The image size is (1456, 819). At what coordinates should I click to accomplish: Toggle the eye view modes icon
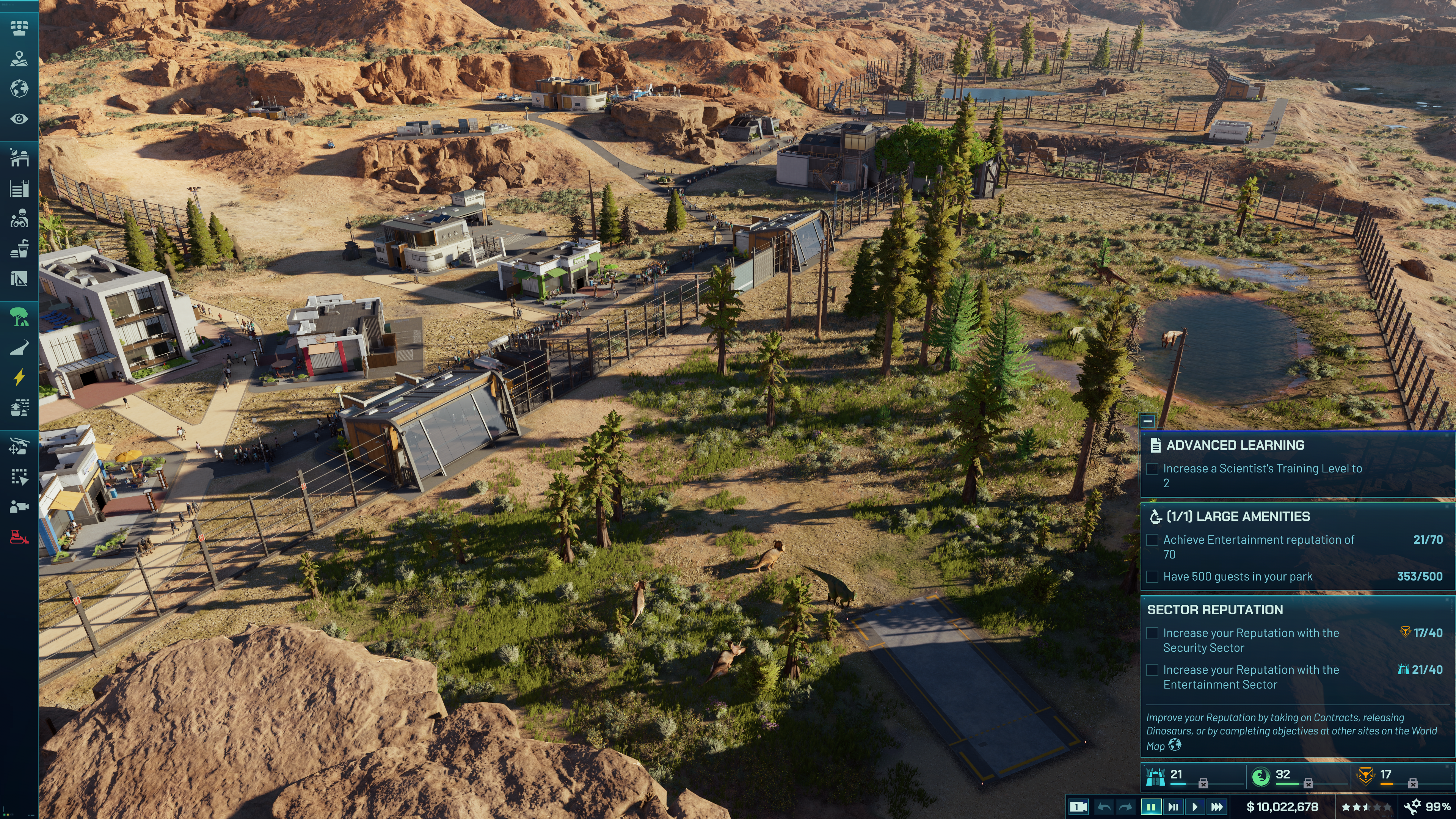tap(19, 119)
